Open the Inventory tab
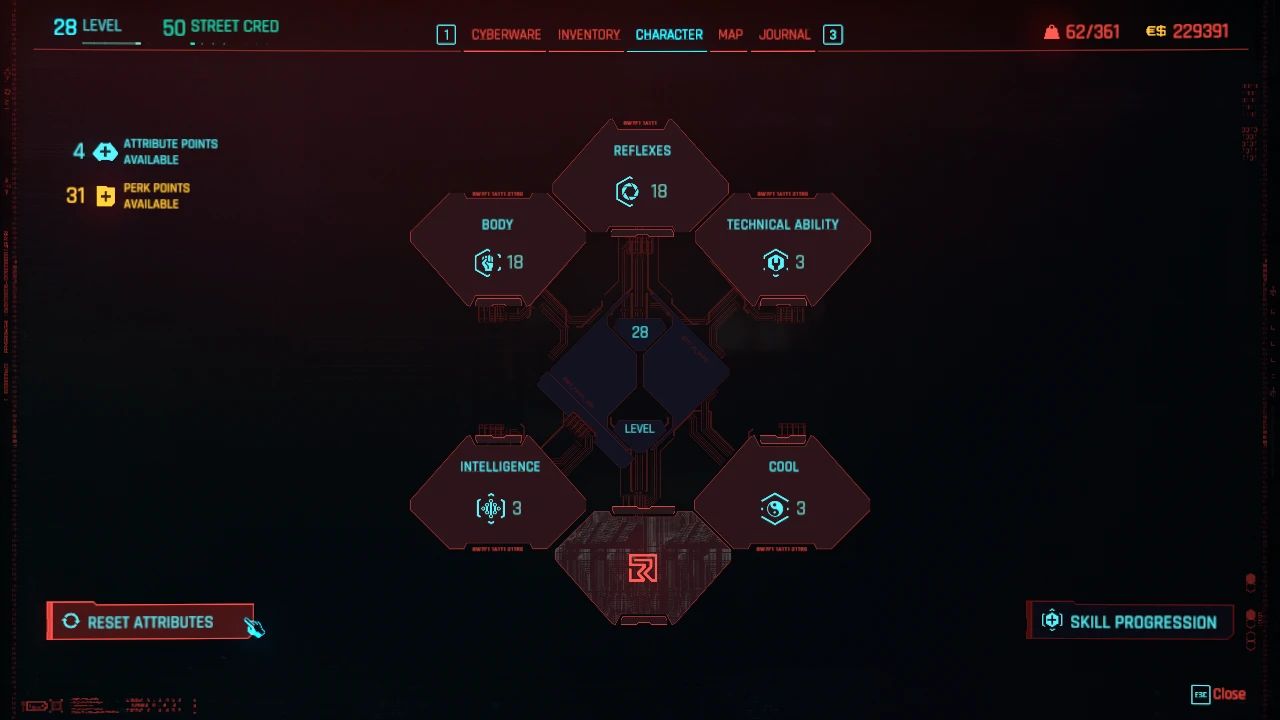The height and width of the screenshot is (720, 1280). click(587, 34)
